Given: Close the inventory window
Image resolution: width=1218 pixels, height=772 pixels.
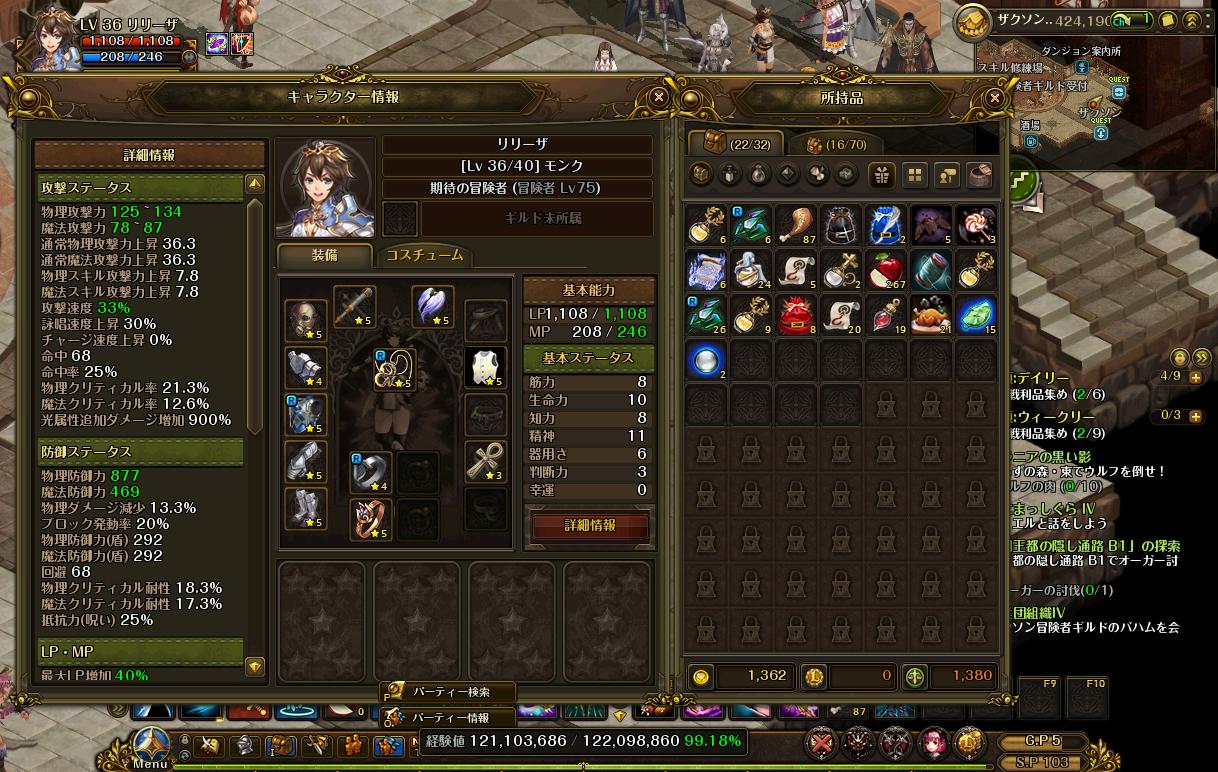Looking at the screenshot, I should click(x=994, y=98).
